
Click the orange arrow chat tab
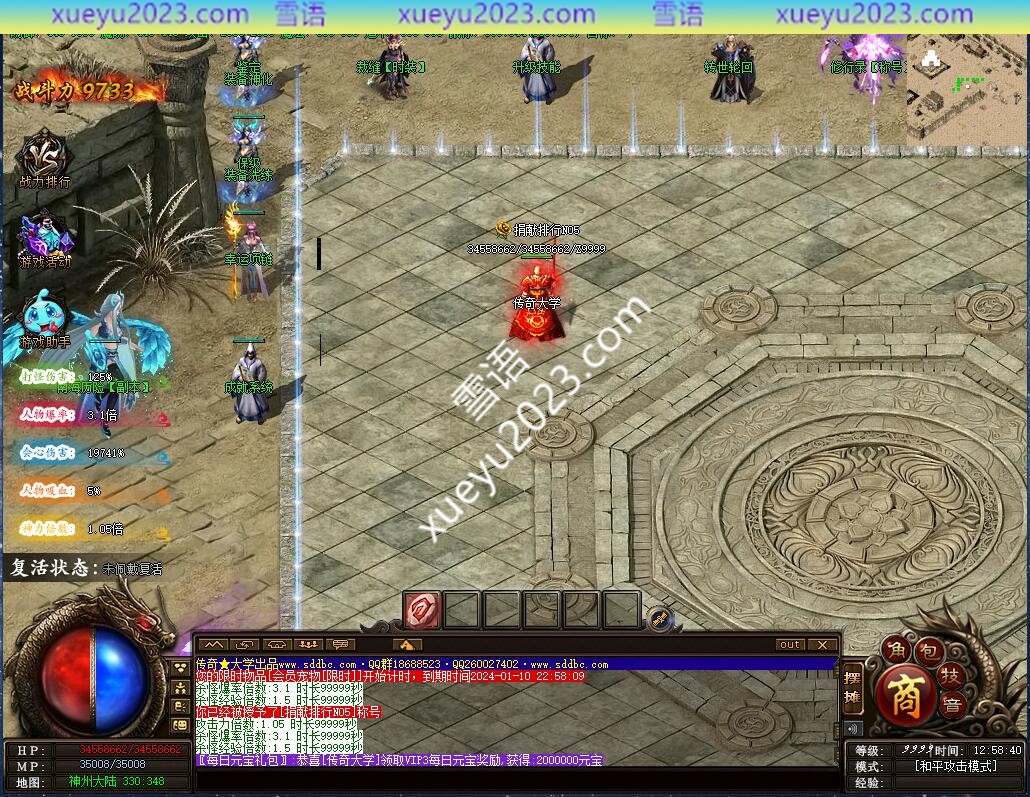[406, 645]
